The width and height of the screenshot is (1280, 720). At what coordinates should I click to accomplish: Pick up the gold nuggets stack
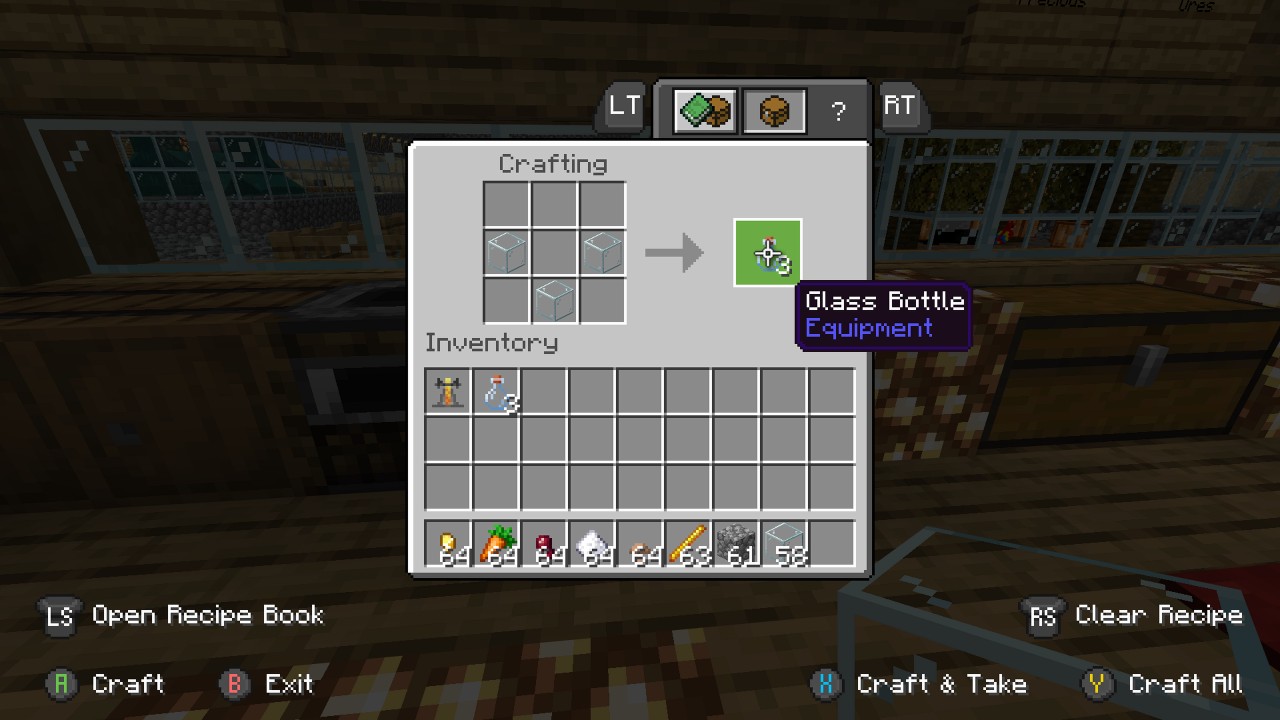click(x=448, y=543)
